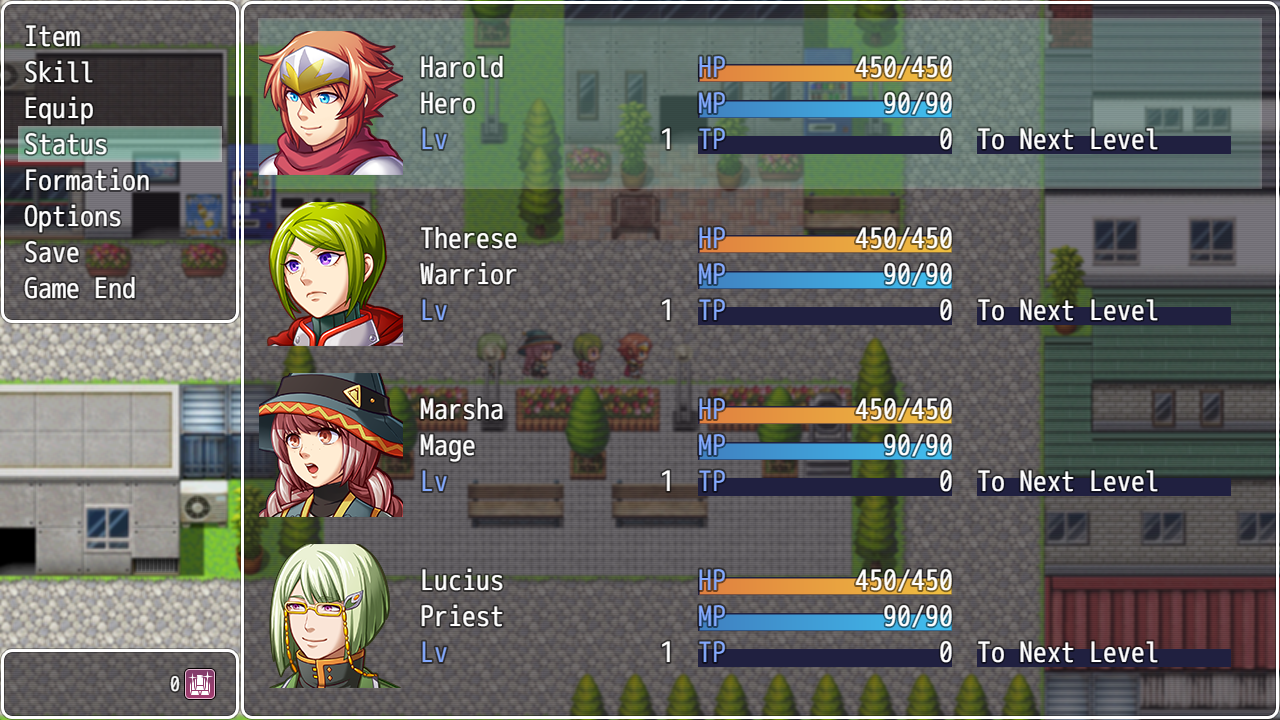The image size is (1280, 720).
Task: Open the Item menu
Action: pos(52,37)
